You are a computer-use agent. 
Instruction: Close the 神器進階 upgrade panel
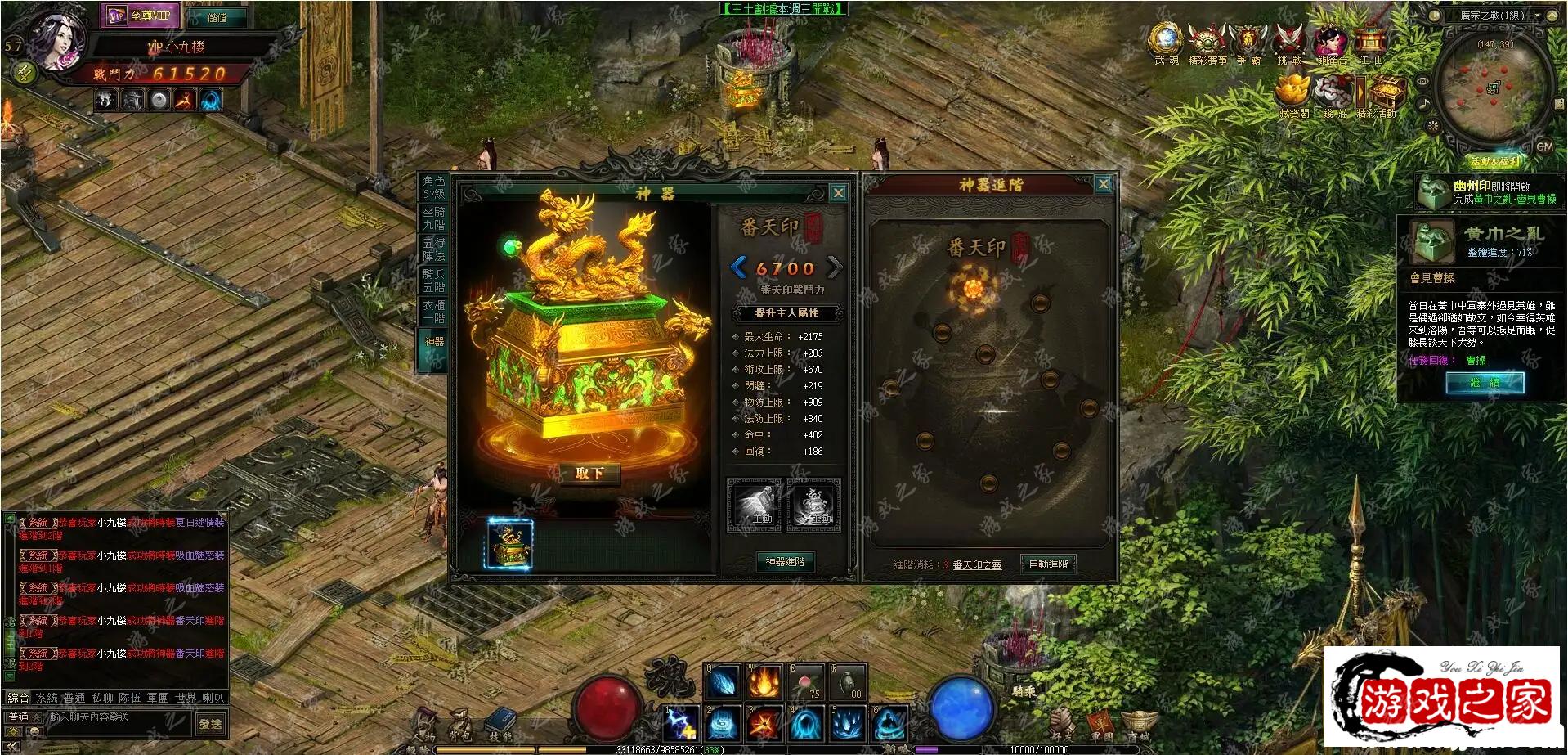tap(1103, 184)
